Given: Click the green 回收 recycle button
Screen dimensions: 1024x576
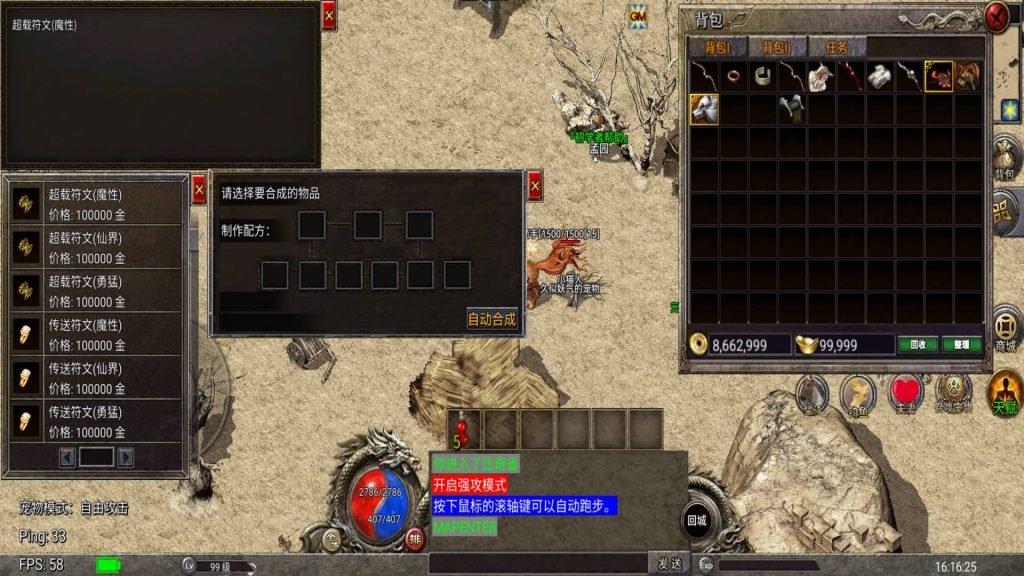Looking at the screenshot, I should [x=917, y=345].
